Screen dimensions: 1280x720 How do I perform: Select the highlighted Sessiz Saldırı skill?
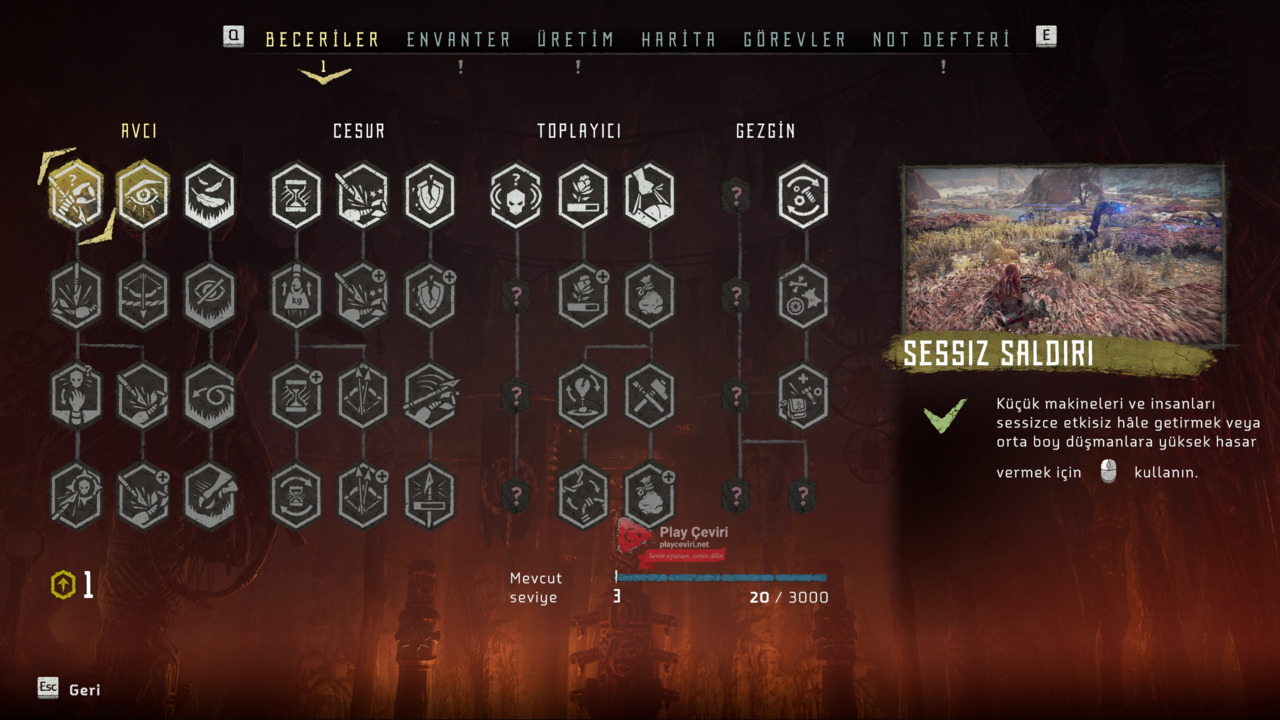pyautogui.click(x=76, y=195)
